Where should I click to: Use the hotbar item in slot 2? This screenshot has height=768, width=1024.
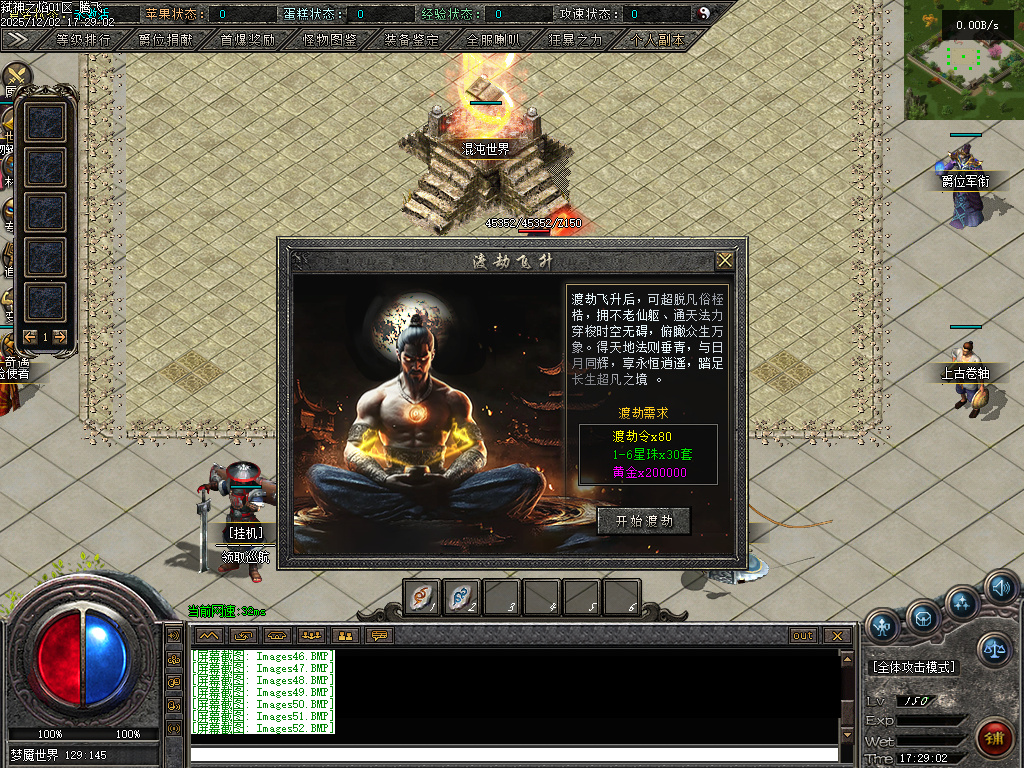[461, 597]
